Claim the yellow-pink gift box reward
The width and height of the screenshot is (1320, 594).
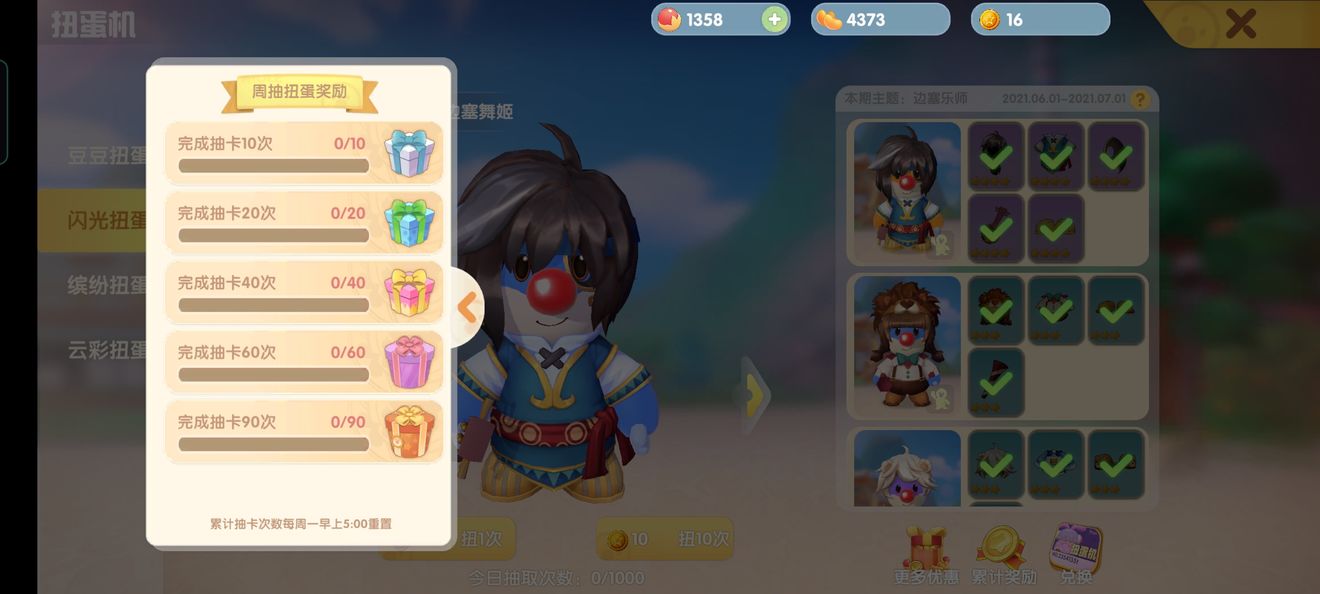pos(409,293)
